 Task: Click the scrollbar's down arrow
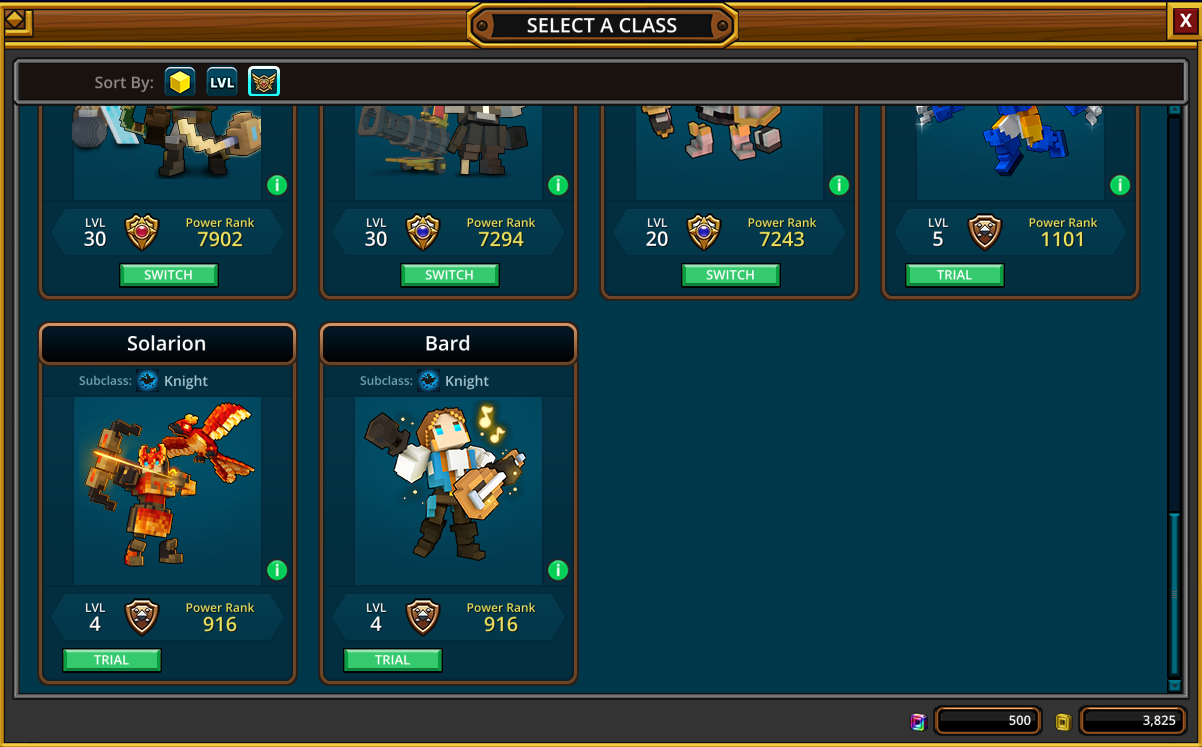click(1174, 686)
